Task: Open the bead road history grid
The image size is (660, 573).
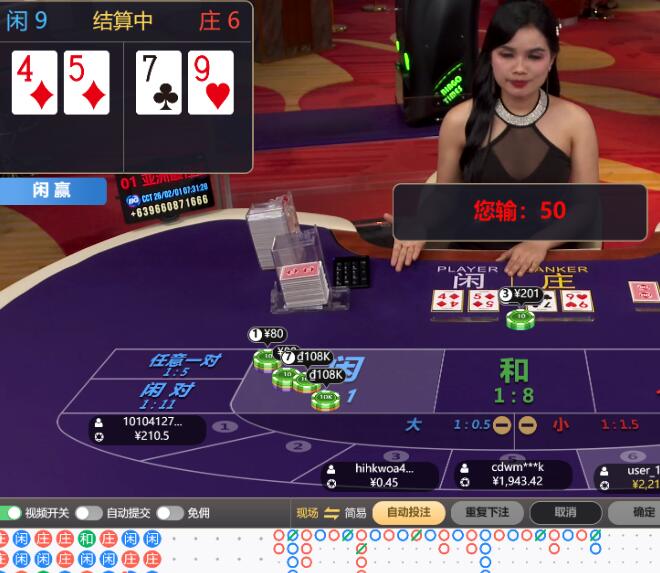Action: [x=80, y=551]
